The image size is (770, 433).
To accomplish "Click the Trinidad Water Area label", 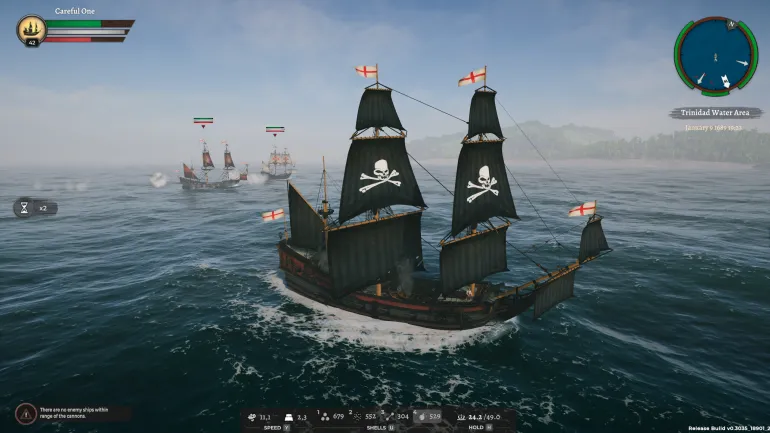I will pos(714,113).
